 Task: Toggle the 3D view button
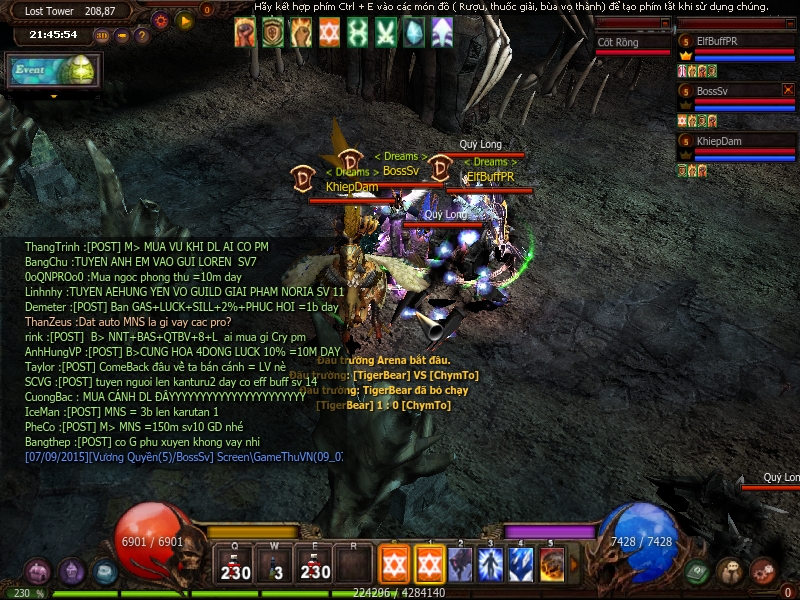point(102,36)
